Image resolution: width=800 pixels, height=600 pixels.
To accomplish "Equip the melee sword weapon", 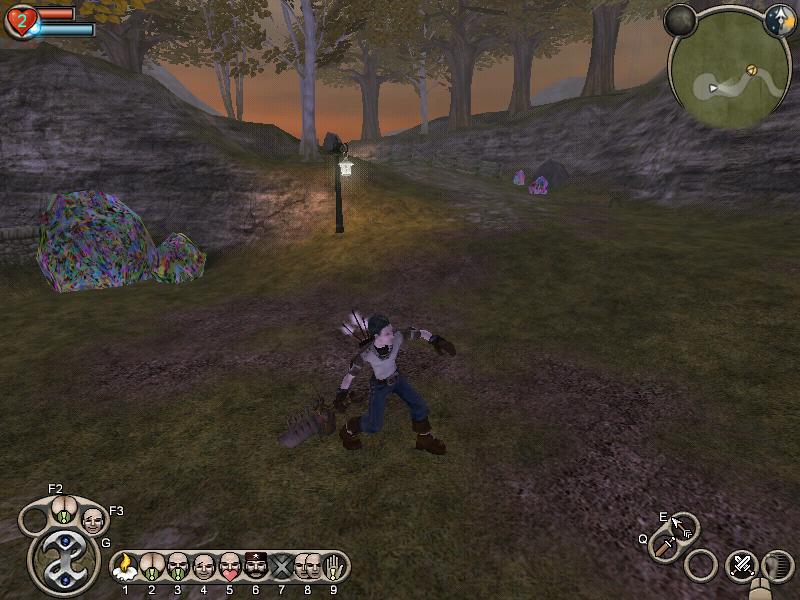I will coord(664,546).
